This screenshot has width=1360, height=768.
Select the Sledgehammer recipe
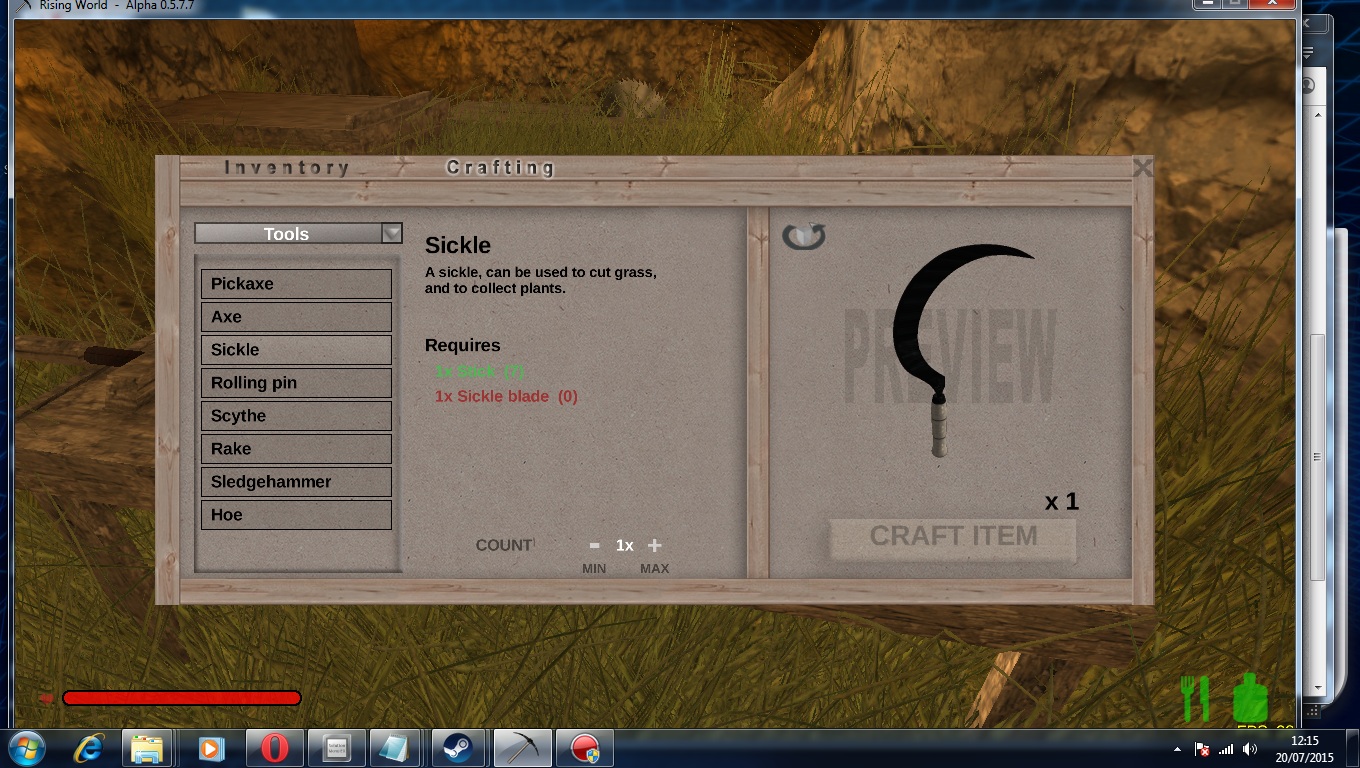click(296, 482)
